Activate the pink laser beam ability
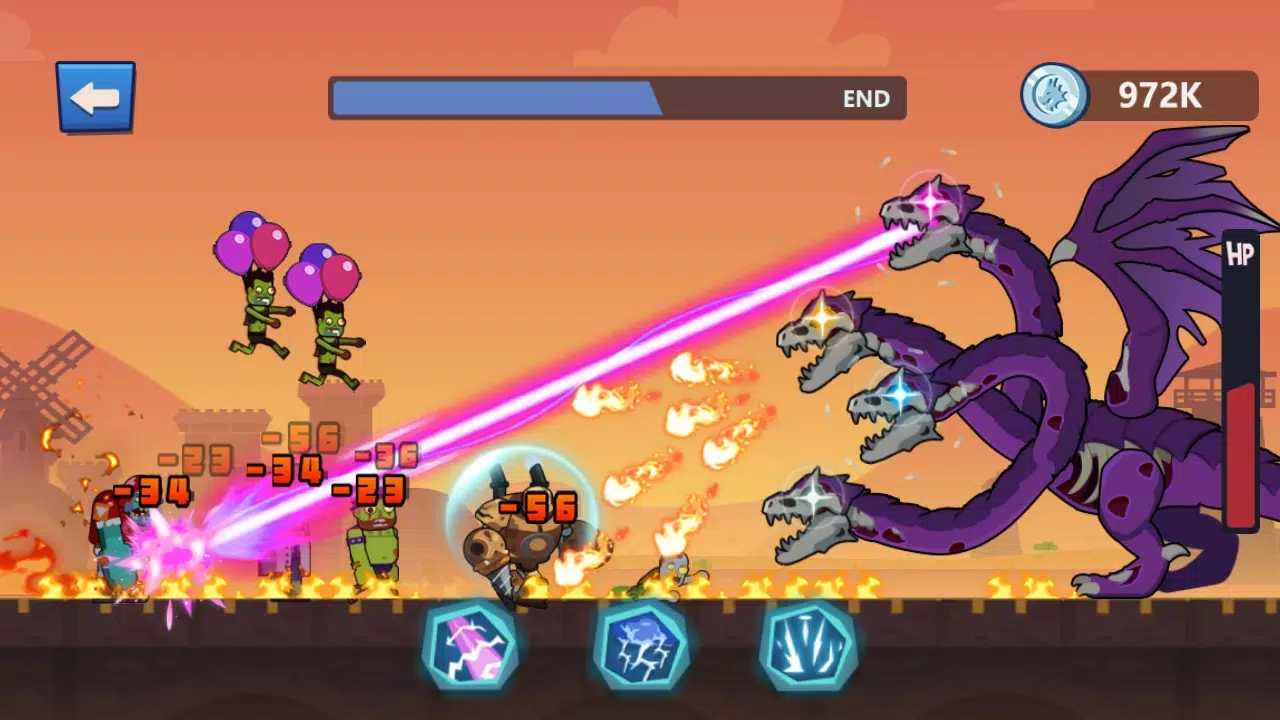The image size is (1280, 720). tap(469, 645)
